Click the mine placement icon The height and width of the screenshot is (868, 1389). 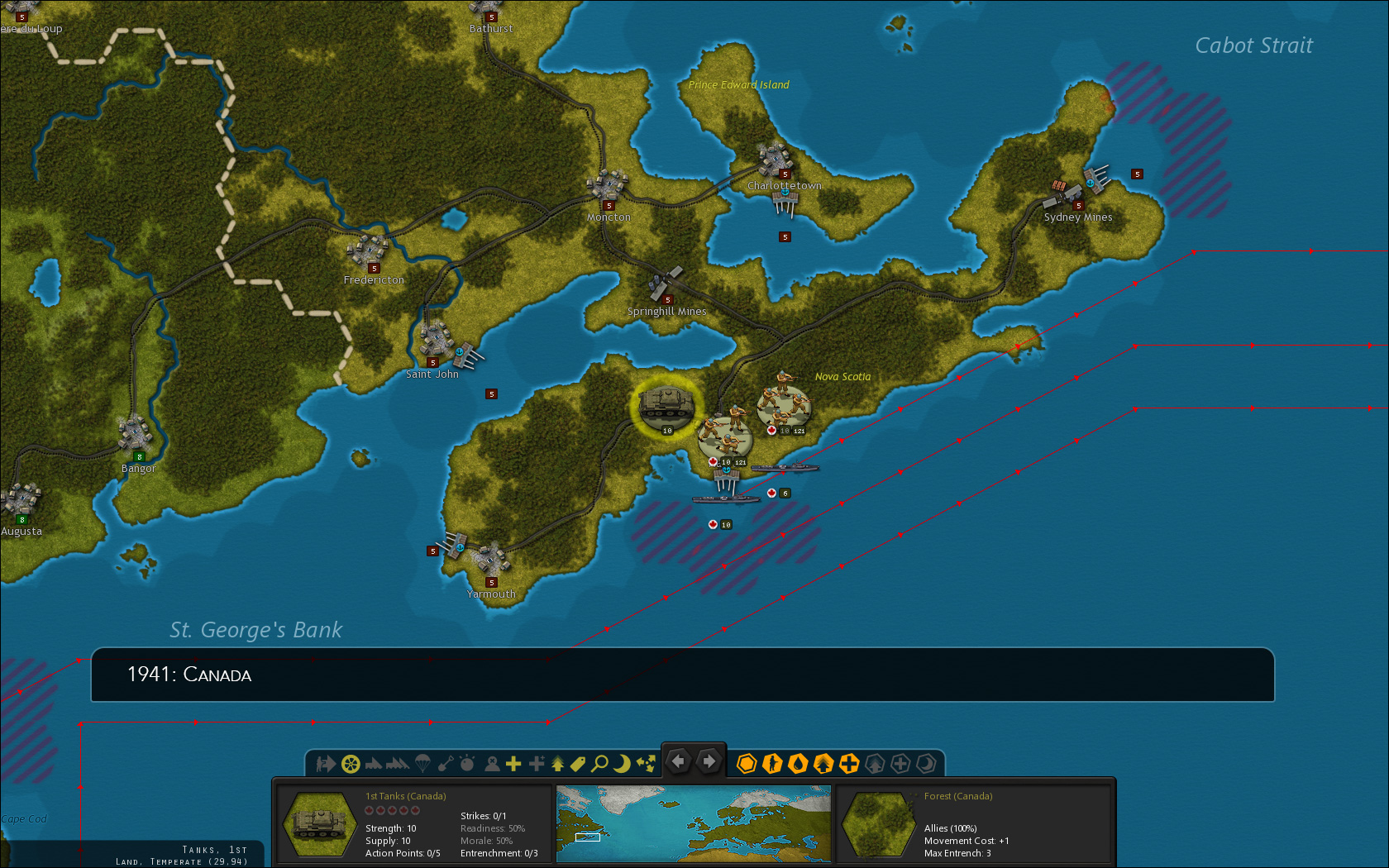pyautogui.click(x=468, y=764)
